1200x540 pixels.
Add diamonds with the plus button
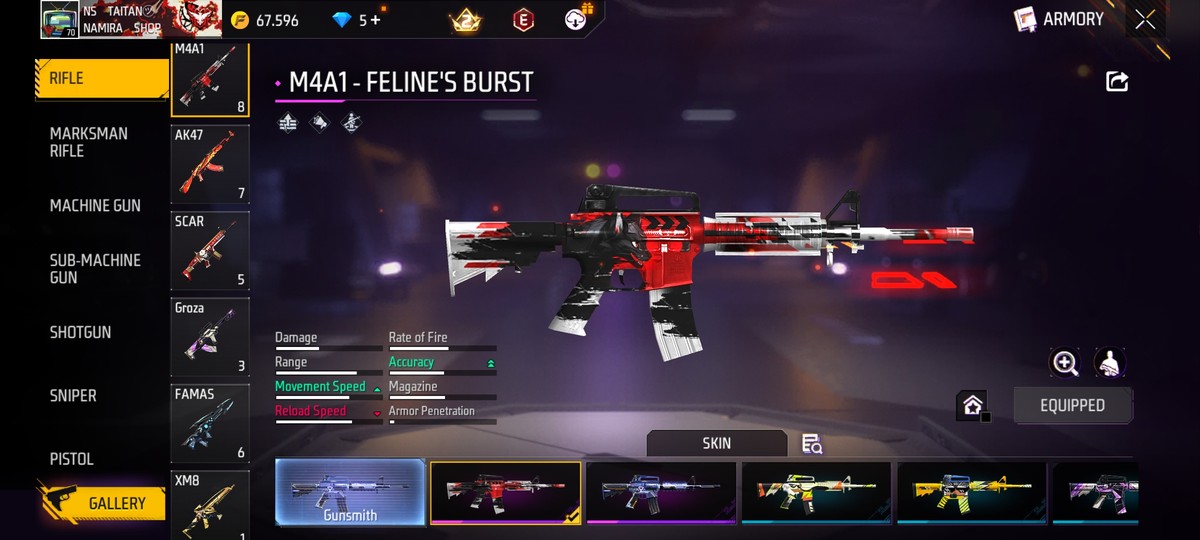374,20
